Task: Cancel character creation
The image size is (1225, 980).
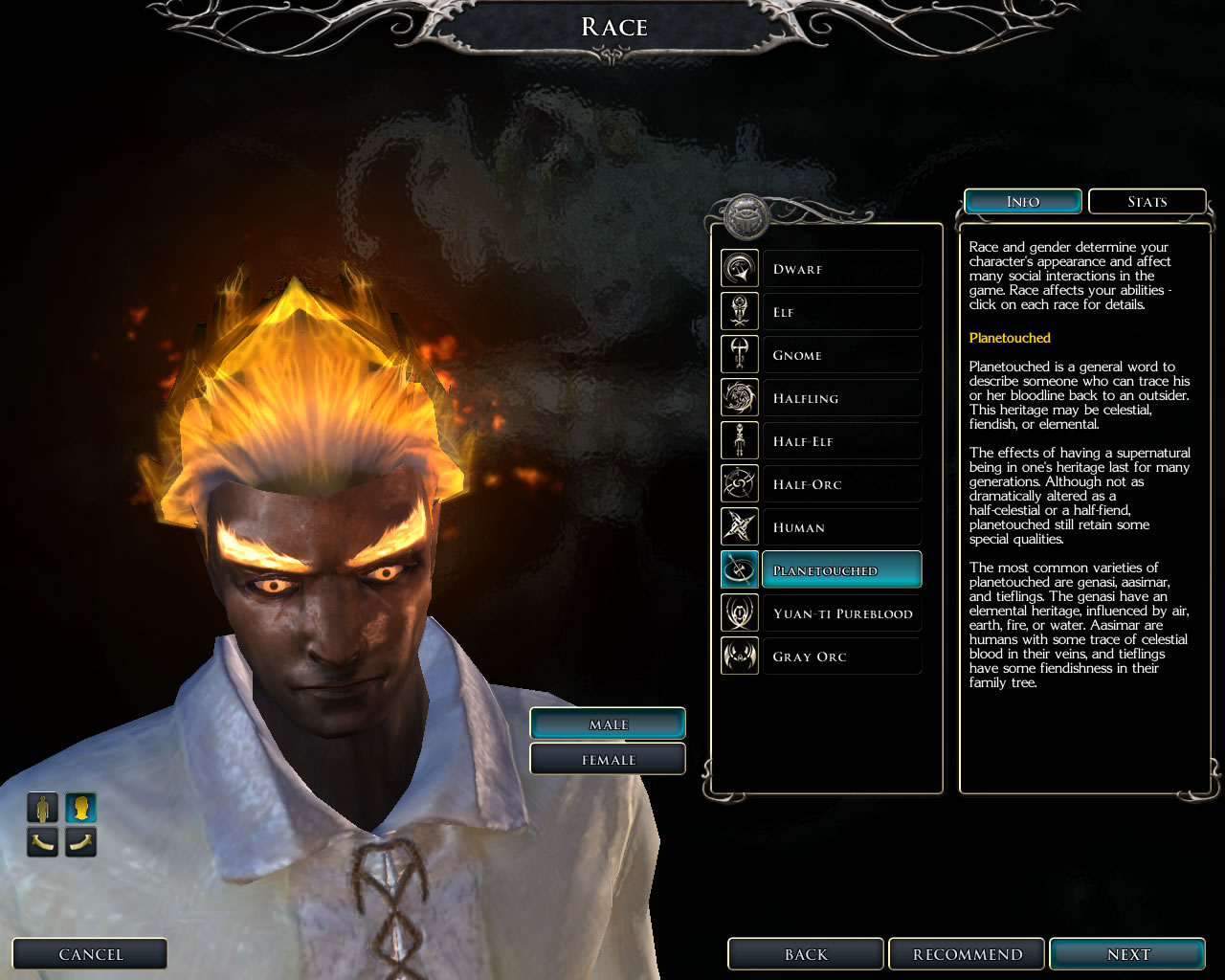Action: 91,954
